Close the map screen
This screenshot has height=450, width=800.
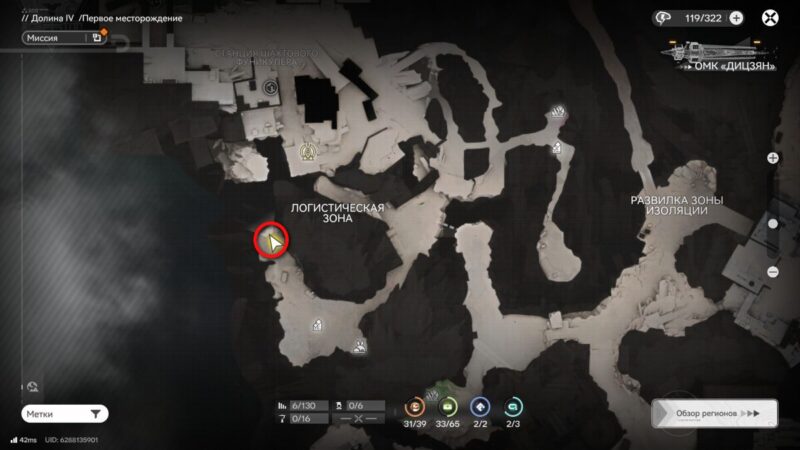click(x=771, y=17)
